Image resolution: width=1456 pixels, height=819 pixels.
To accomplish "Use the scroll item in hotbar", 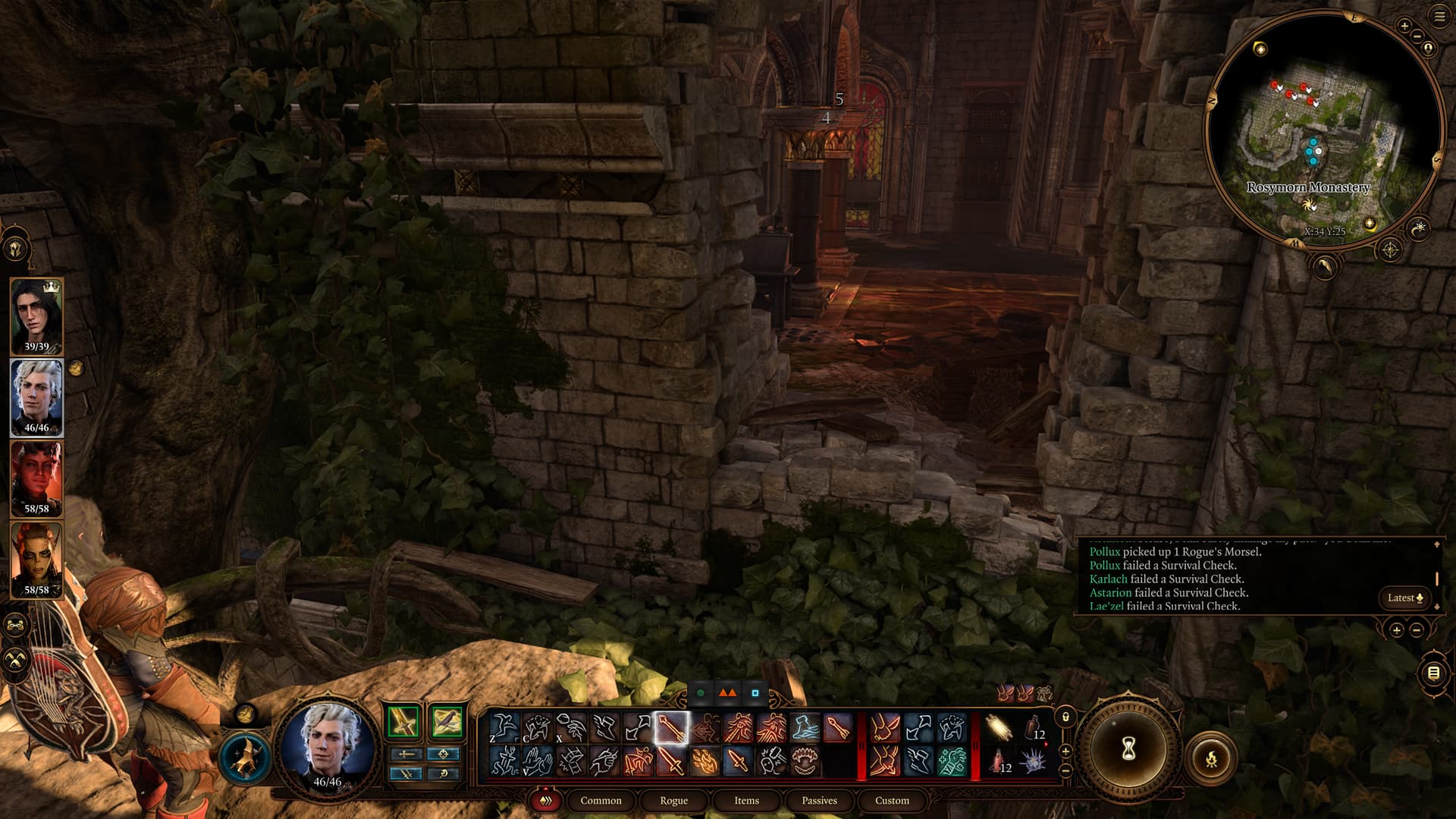I will pos(999,728).
